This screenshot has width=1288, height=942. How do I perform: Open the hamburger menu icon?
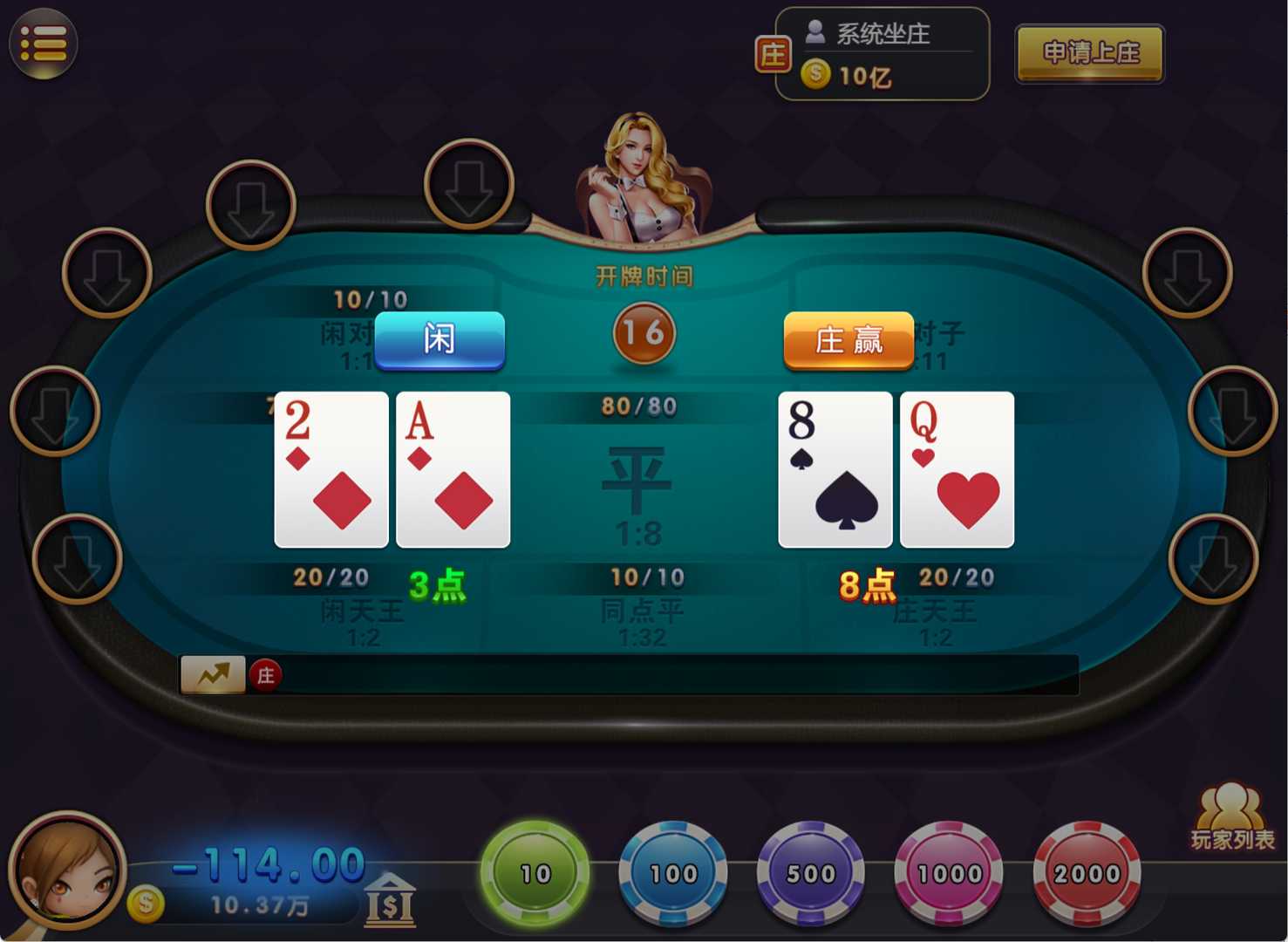43,44
